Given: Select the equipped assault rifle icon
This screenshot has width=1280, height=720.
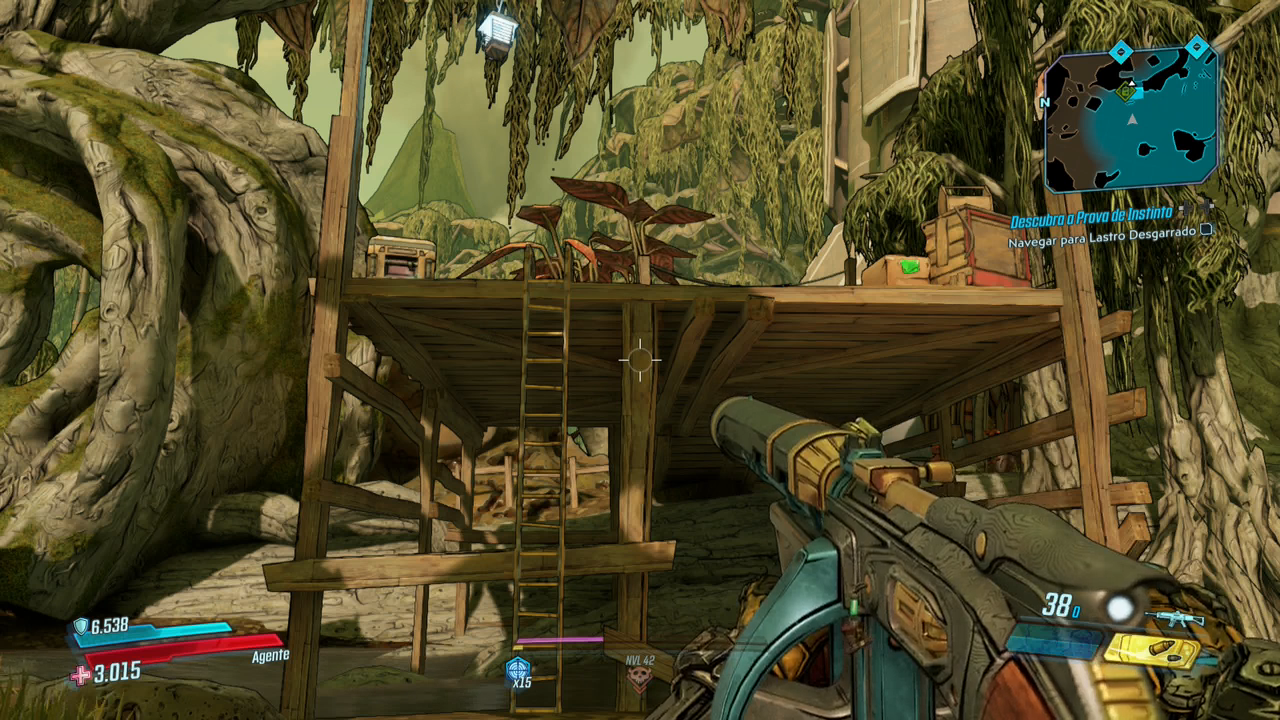Looking at the screenshot, I should [x=1174, y=619].
